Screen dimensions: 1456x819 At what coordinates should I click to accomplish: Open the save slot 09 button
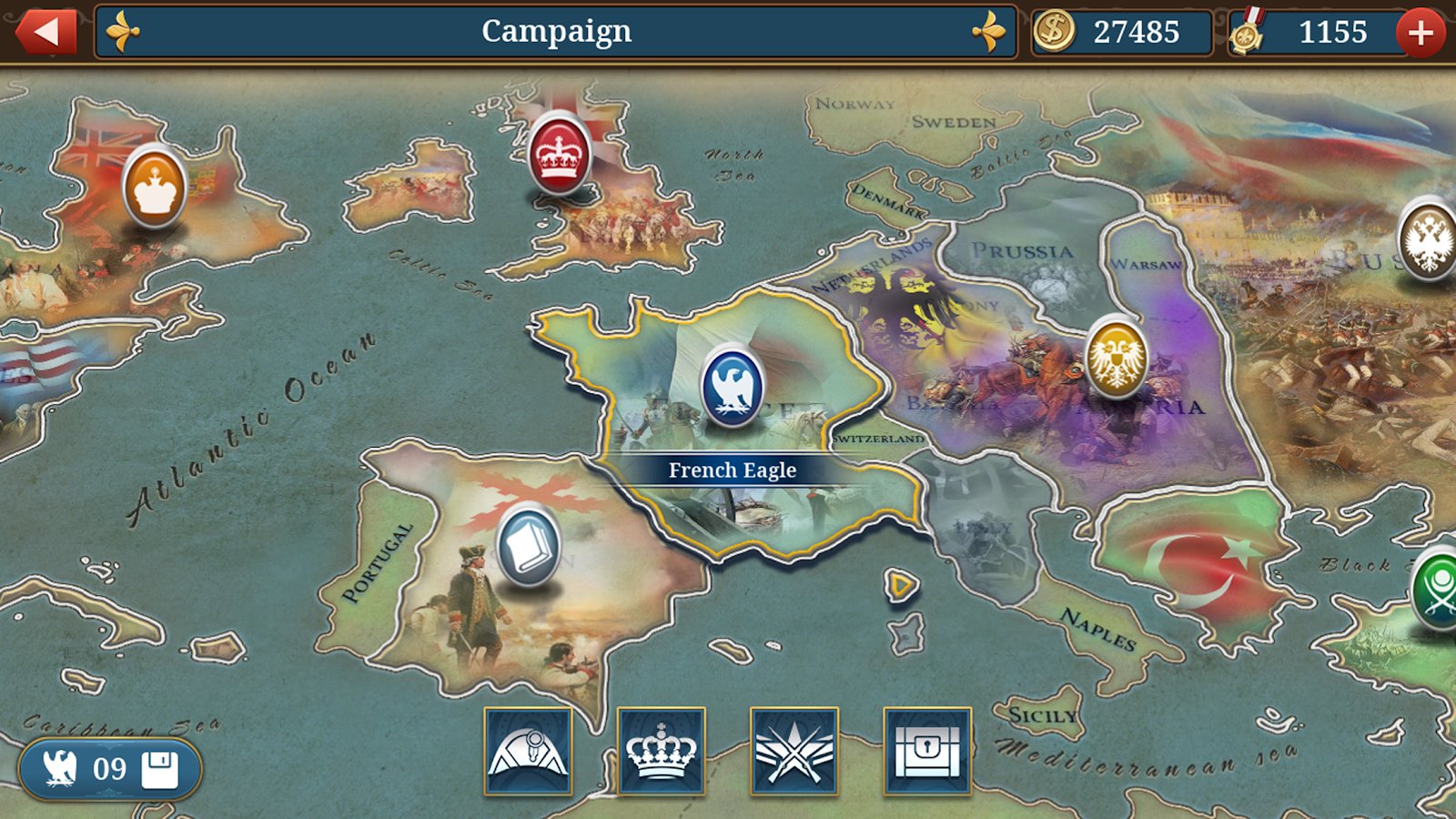click(x=110, y=769)
